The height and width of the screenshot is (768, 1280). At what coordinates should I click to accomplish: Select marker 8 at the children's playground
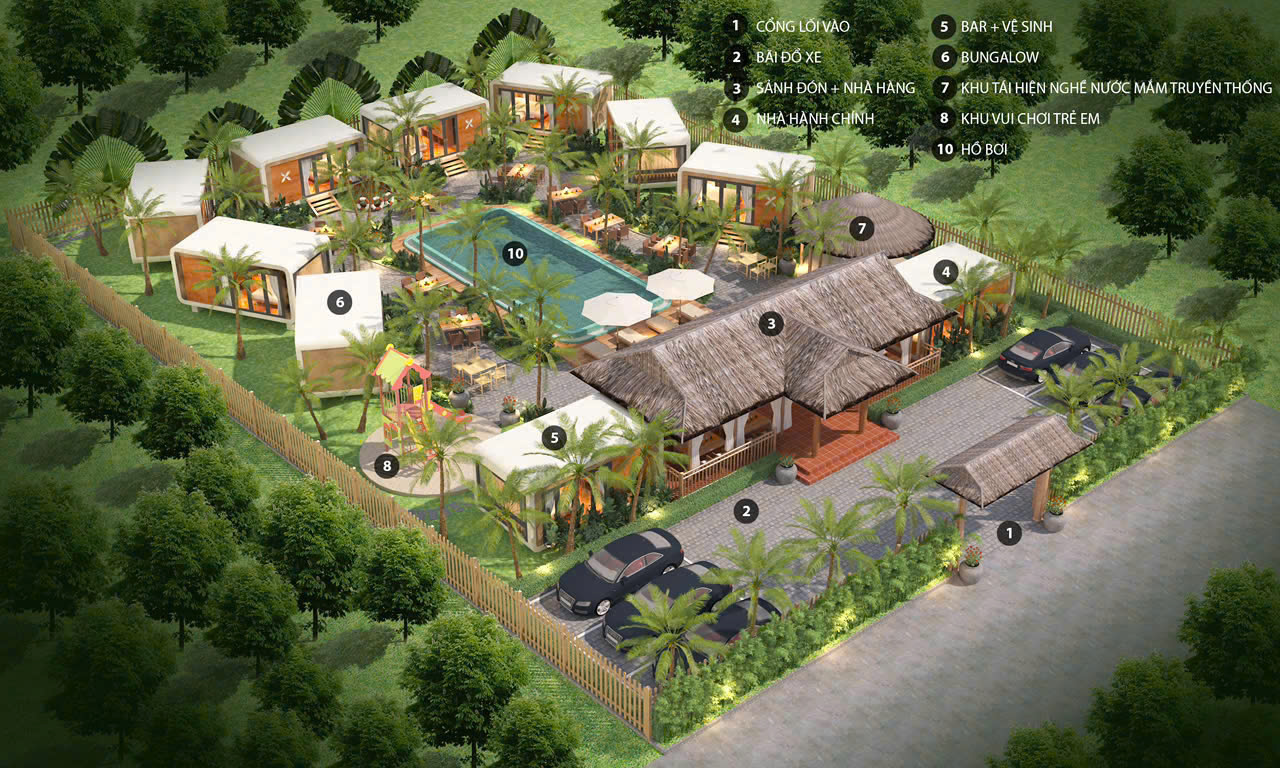(388, 465)
